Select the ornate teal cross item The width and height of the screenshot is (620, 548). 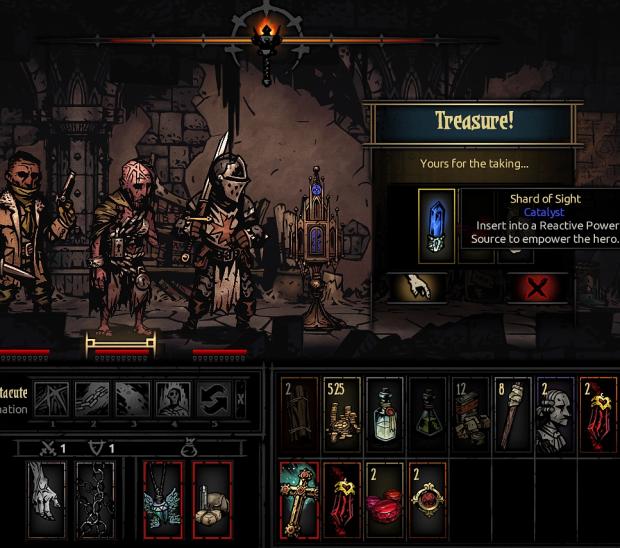point(298,497)
